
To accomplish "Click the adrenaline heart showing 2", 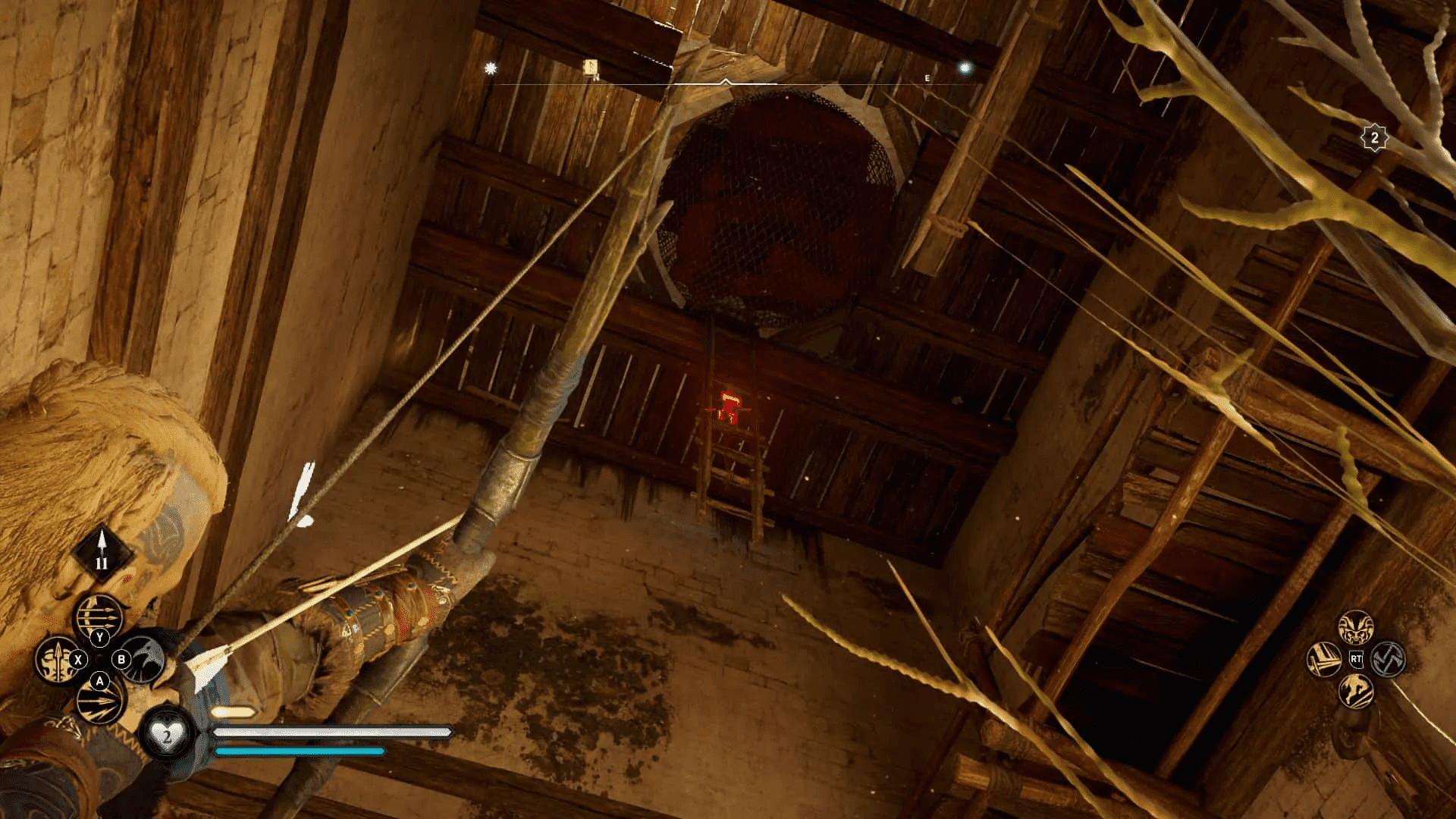I will pos(167,735).
